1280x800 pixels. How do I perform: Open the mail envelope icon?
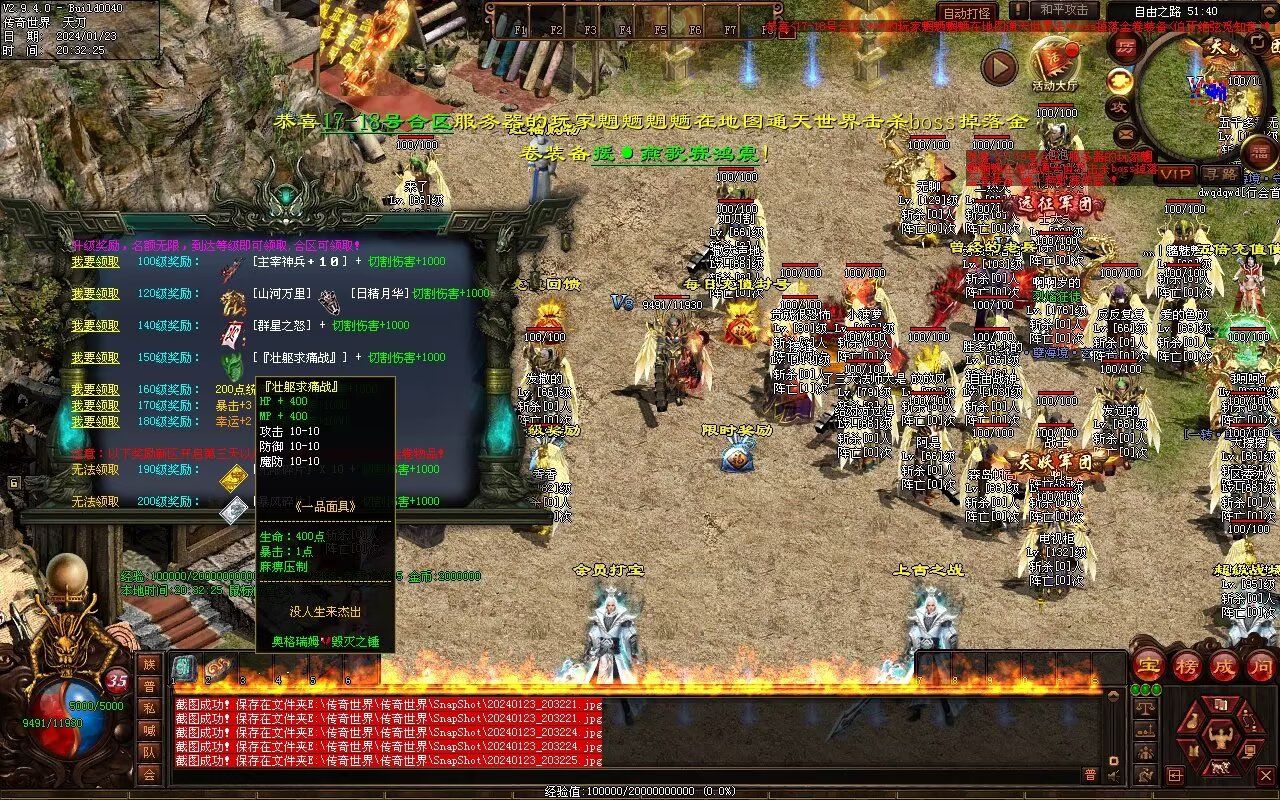[1126, 132]
